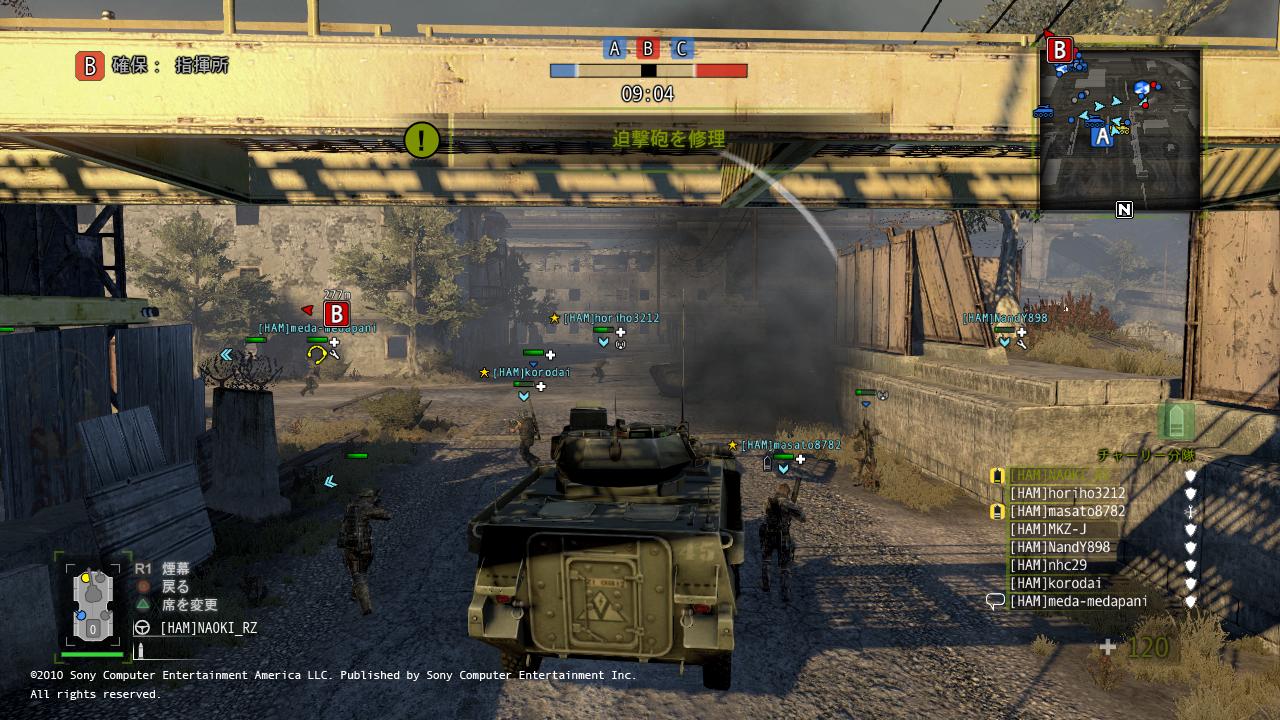Screen dimensions: 1280x720
Task: Select the B marker on the minimap
Action: pyautogui.click(x=1059, y=50)
